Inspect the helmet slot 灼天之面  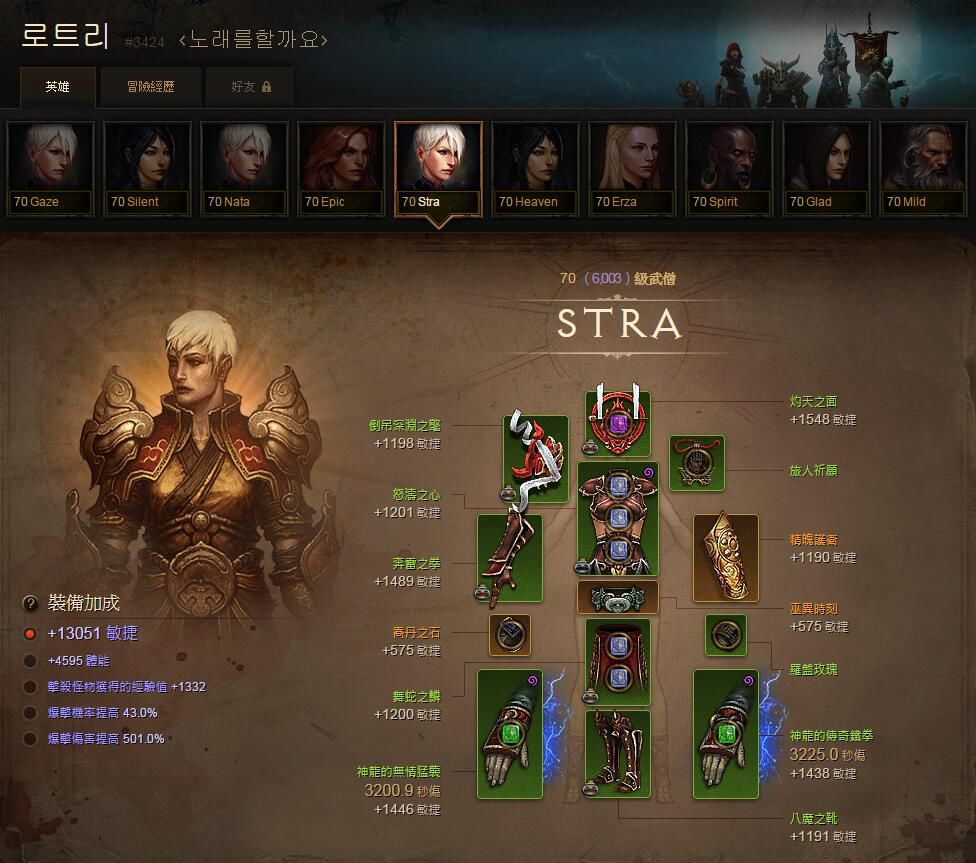[618, 423]
